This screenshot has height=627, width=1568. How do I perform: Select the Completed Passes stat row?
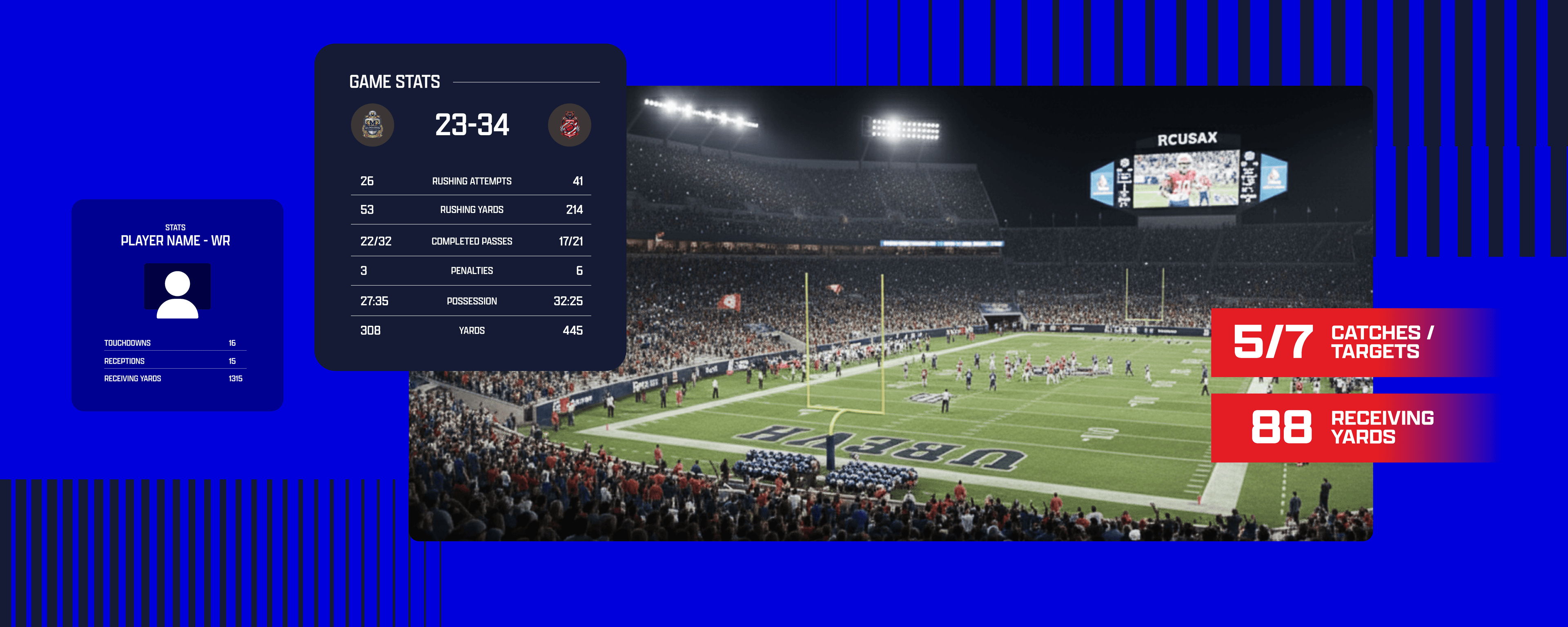[x=471, y=241]
